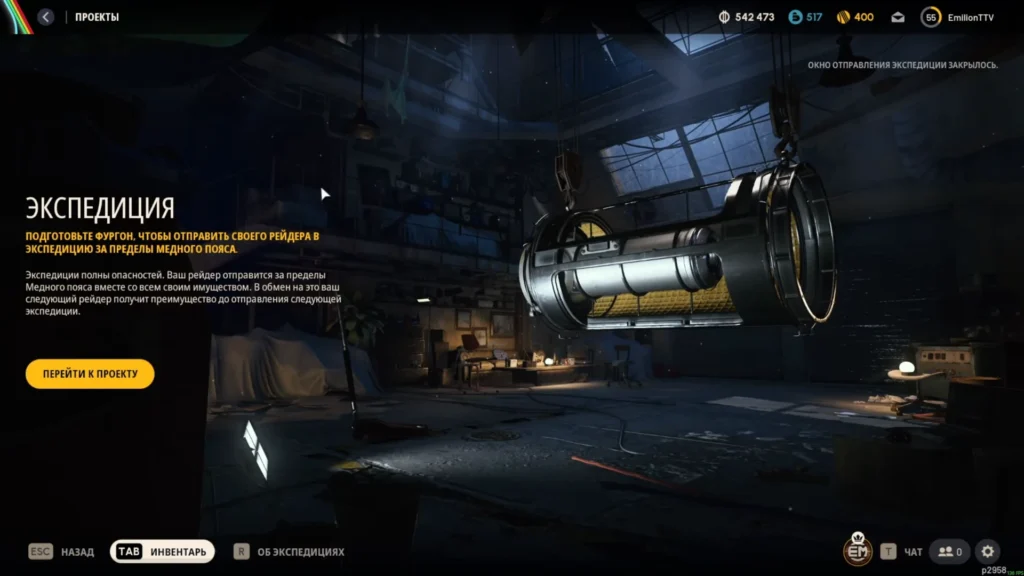Show 'Об экспедициях' information
1024x576 pixels.
pos(289,551)
